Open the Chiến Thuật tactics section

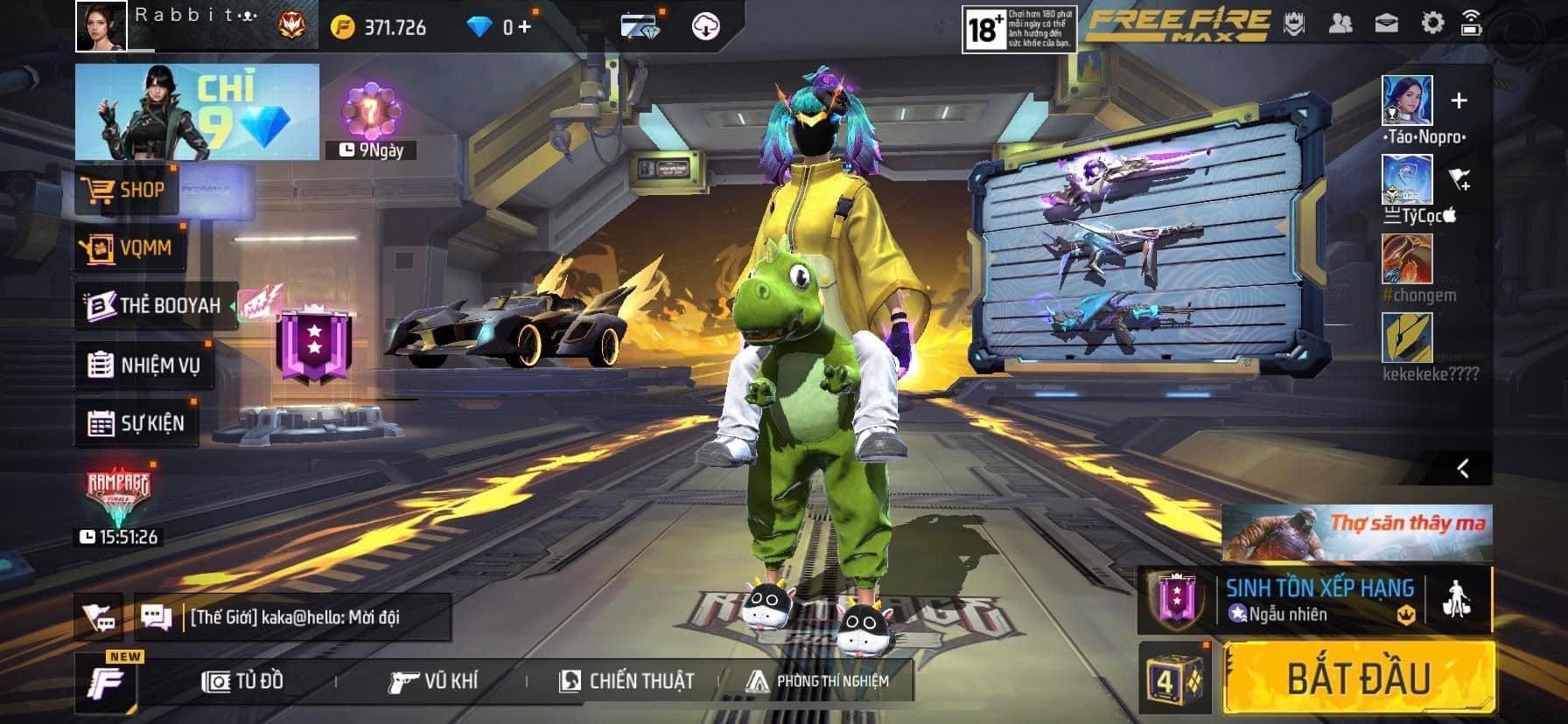[626, 681]
